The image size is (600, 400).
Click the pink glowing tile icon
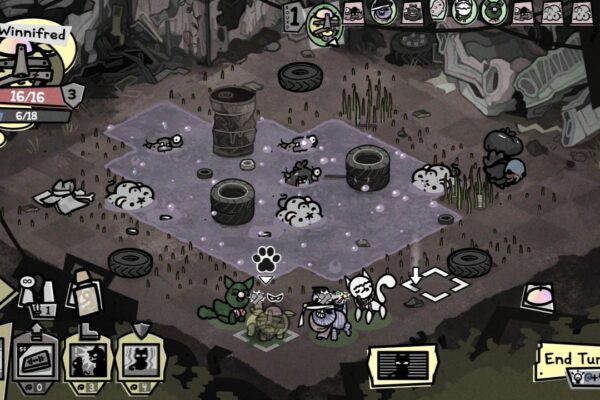[x=537, y=296]
